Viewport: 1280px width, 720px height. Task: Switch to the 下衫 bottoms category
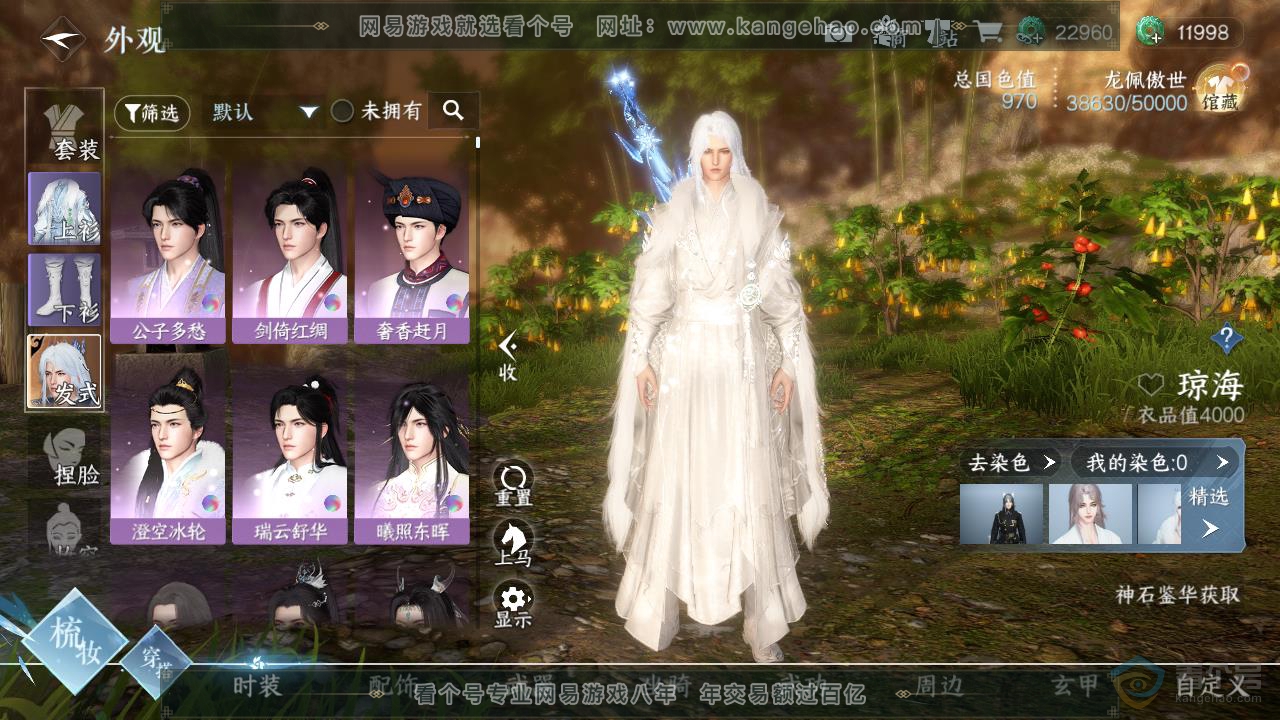(x=65, y=289)
